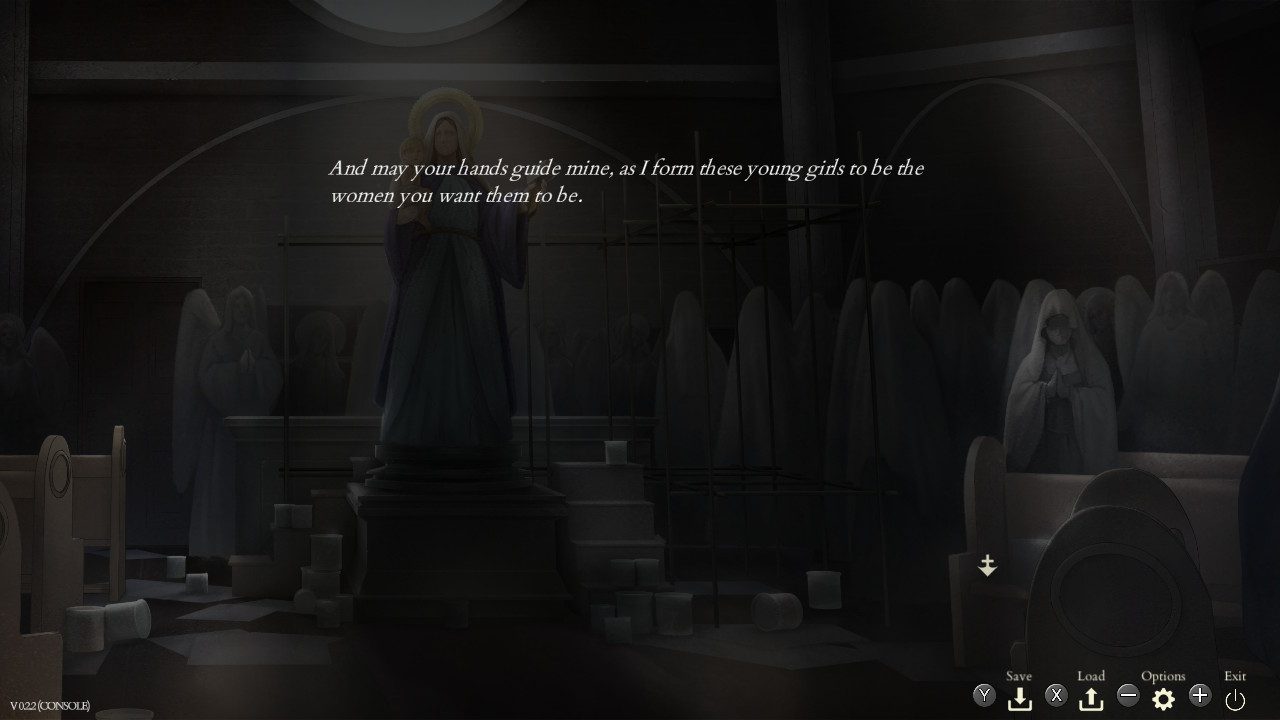This screenshot has width=1280, height=720.
Task: Open Options via the gear icon
Action: pos(1163,695)
